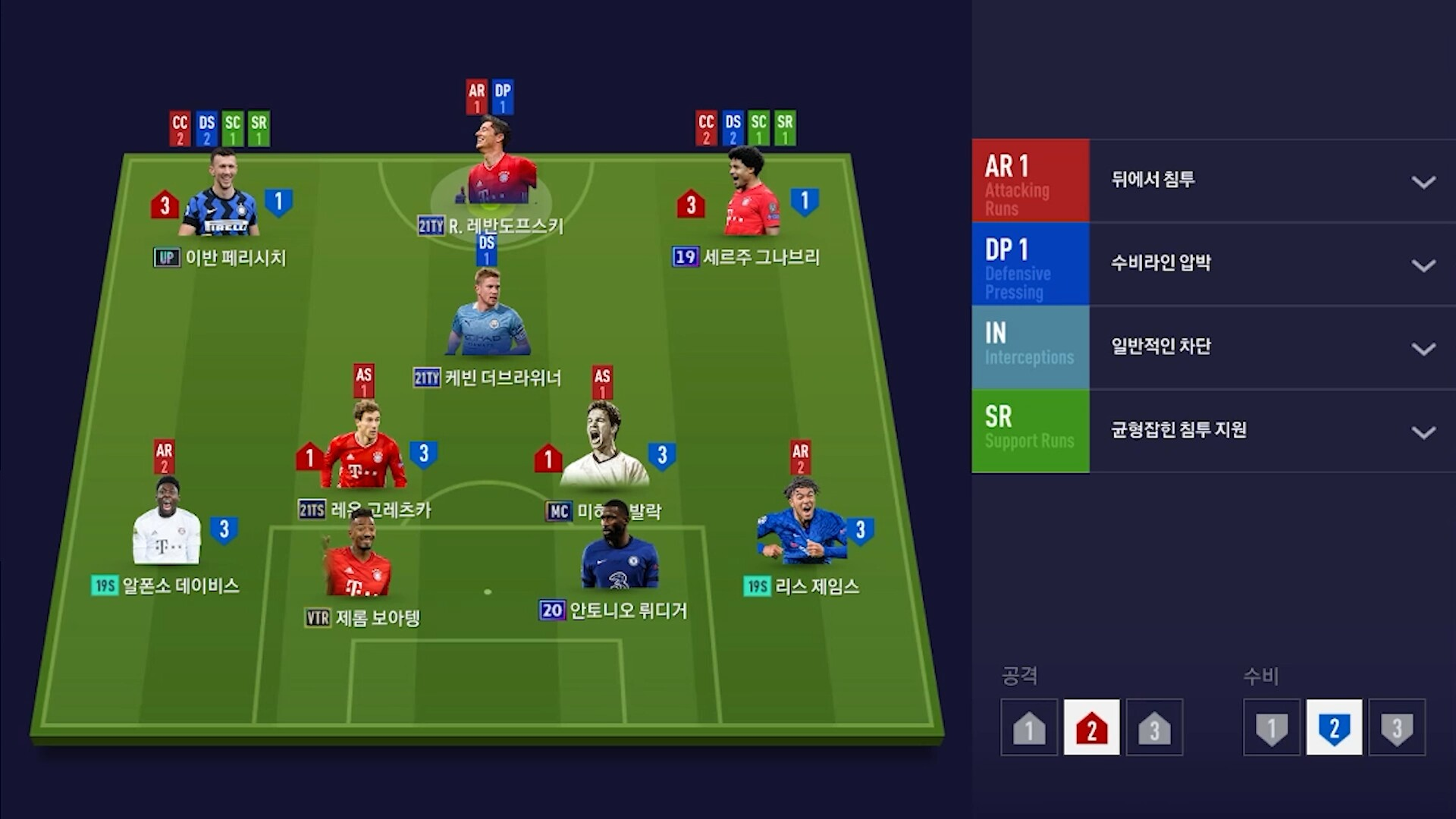Select striker R. 레반도프스키 on the pitch

click(500, 171)
